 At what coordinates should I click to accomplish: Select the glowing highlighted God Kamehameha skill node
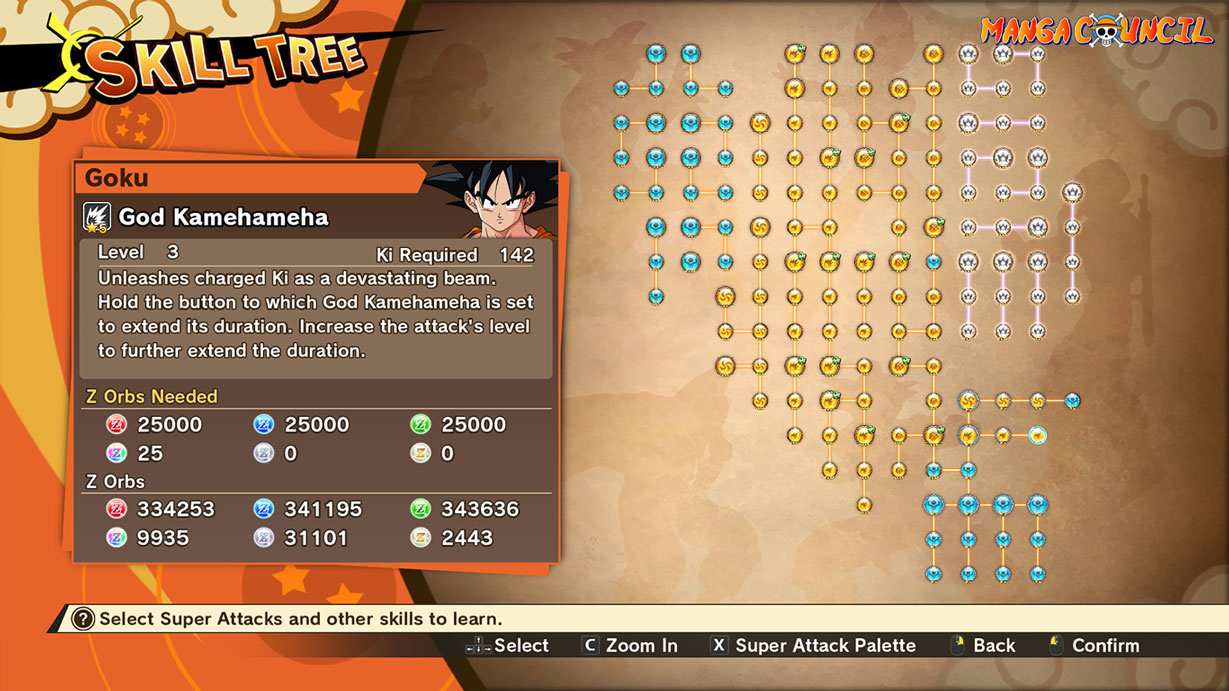point(1037,435)
